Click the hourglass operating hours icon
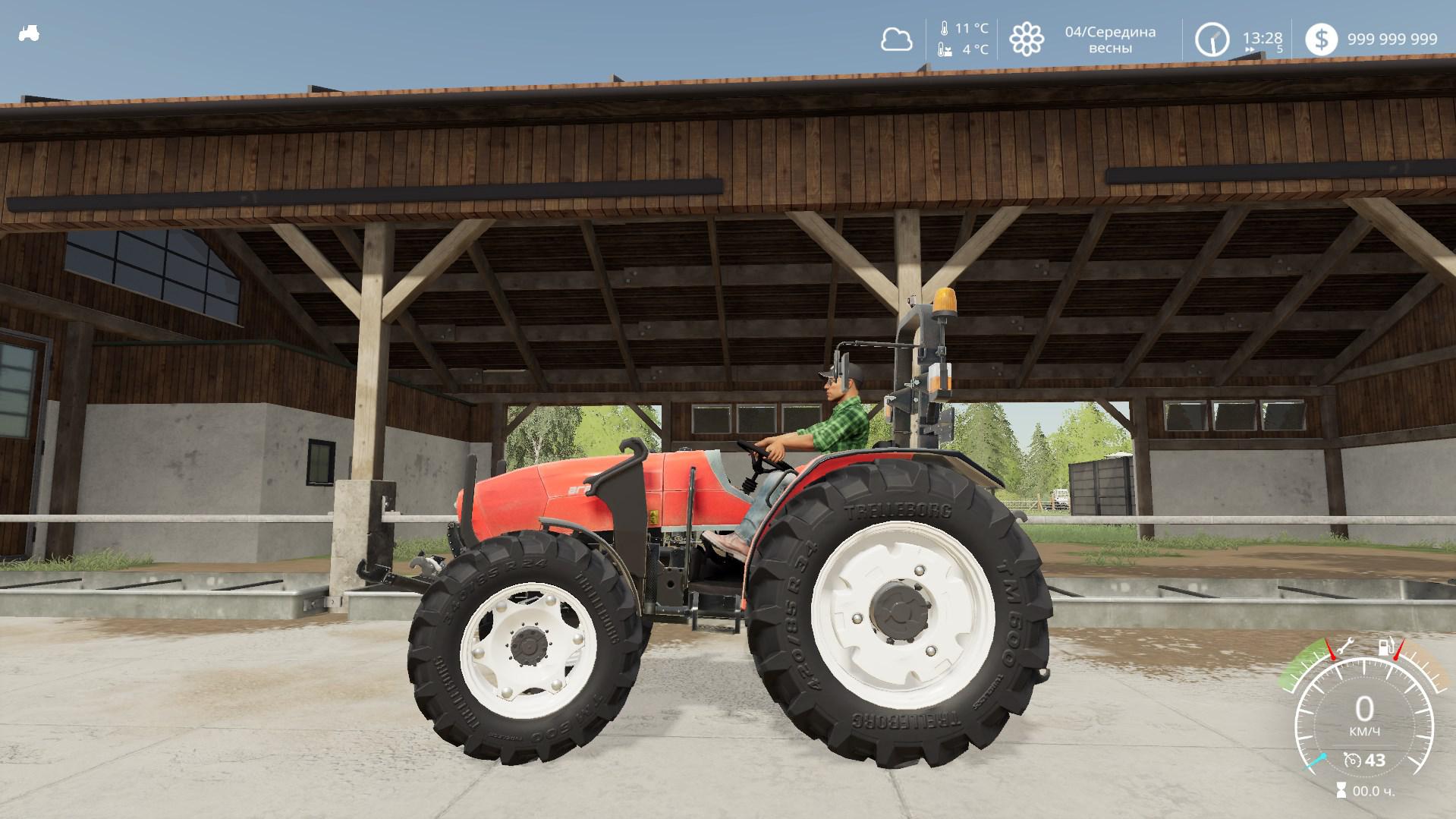Image resolution: width=1456 pixels, height=819 pixels. coord(1341,792)
